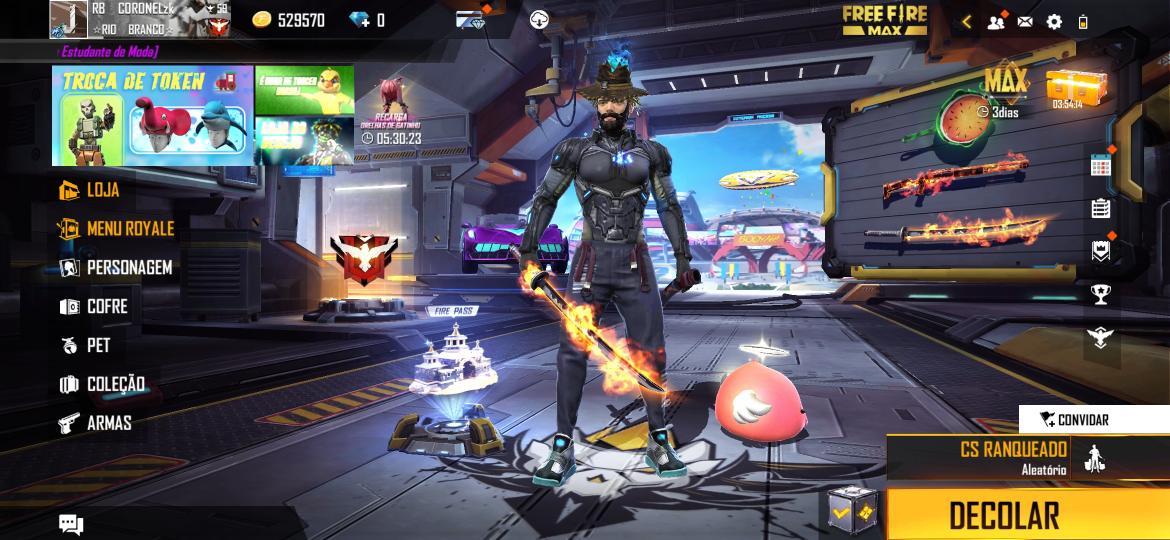Open the settings gear icon
Image resolution: width=1170 pixels, height=540 pixels.
pos(1054,21)
